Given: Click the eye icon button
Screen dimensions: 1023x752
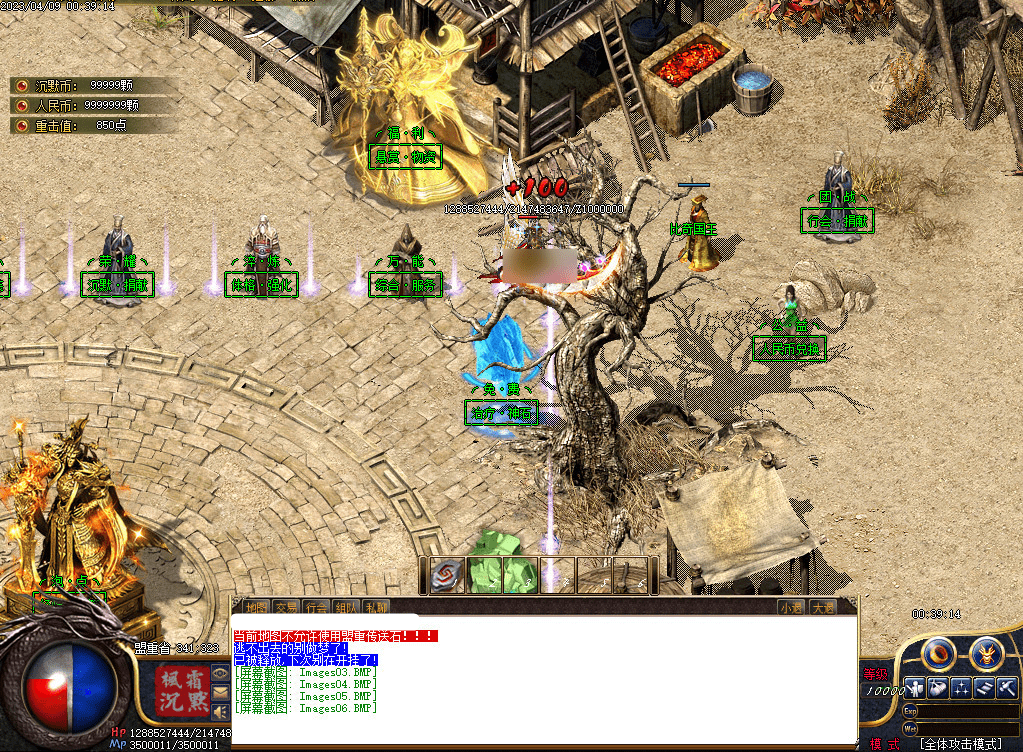Looking at the screenshot, I should click(x=219, y=673).
